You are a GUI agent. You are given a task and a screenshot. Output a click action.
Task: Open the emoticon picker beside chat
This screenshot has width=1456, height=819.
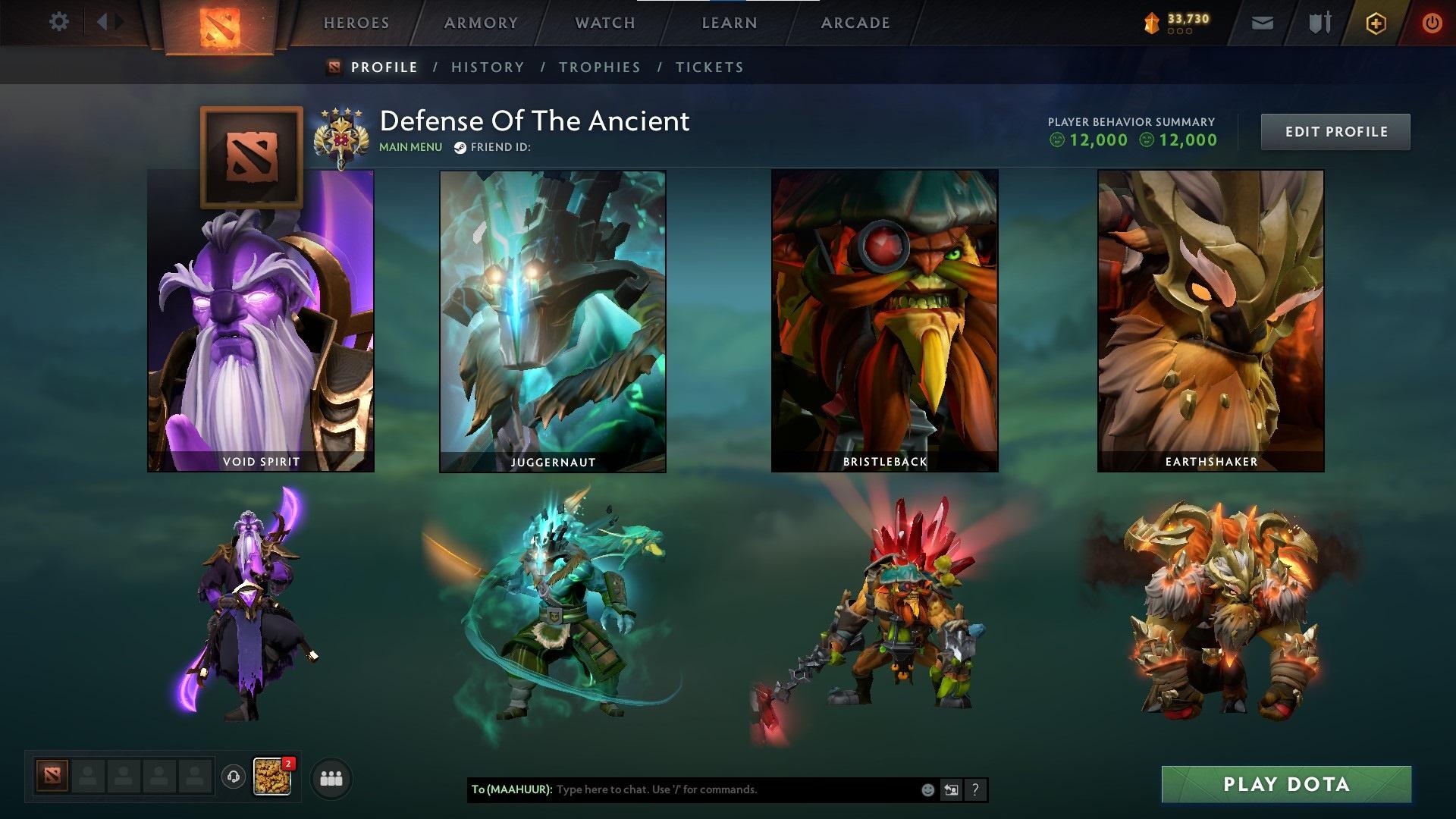927,789
